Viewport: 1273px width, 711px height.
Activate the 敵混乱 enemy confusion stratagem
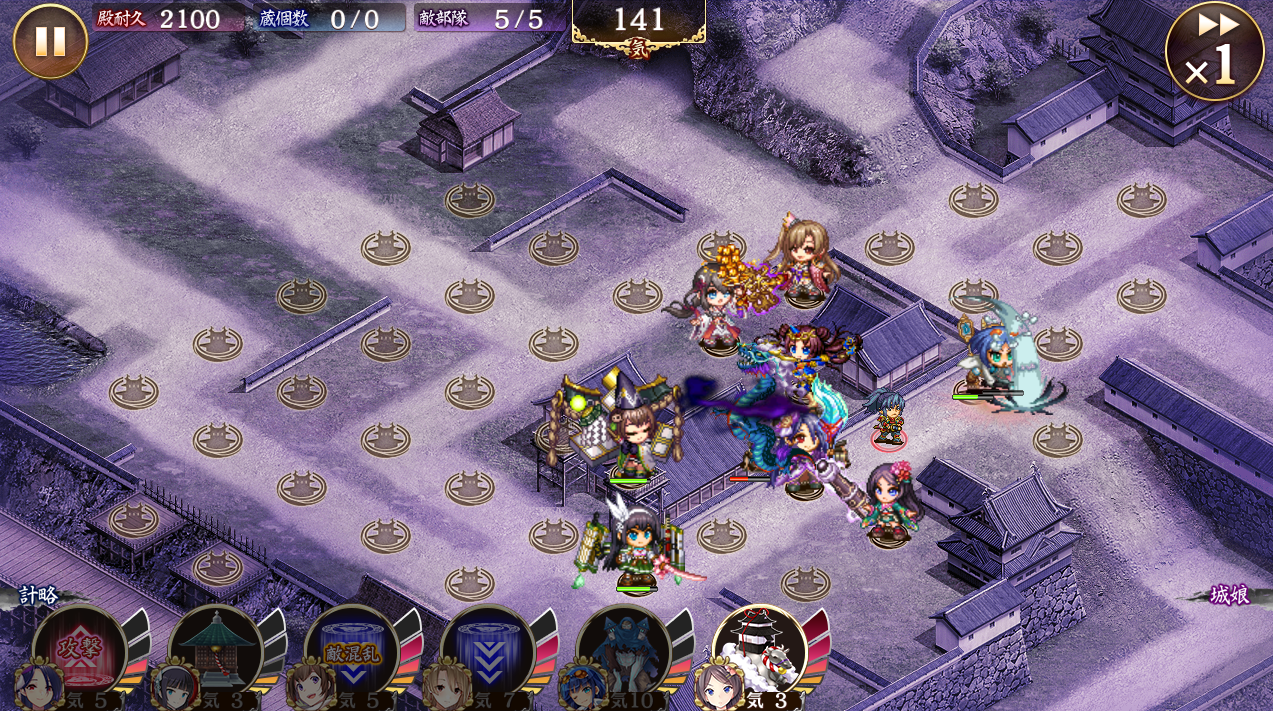tap(352, 652)
